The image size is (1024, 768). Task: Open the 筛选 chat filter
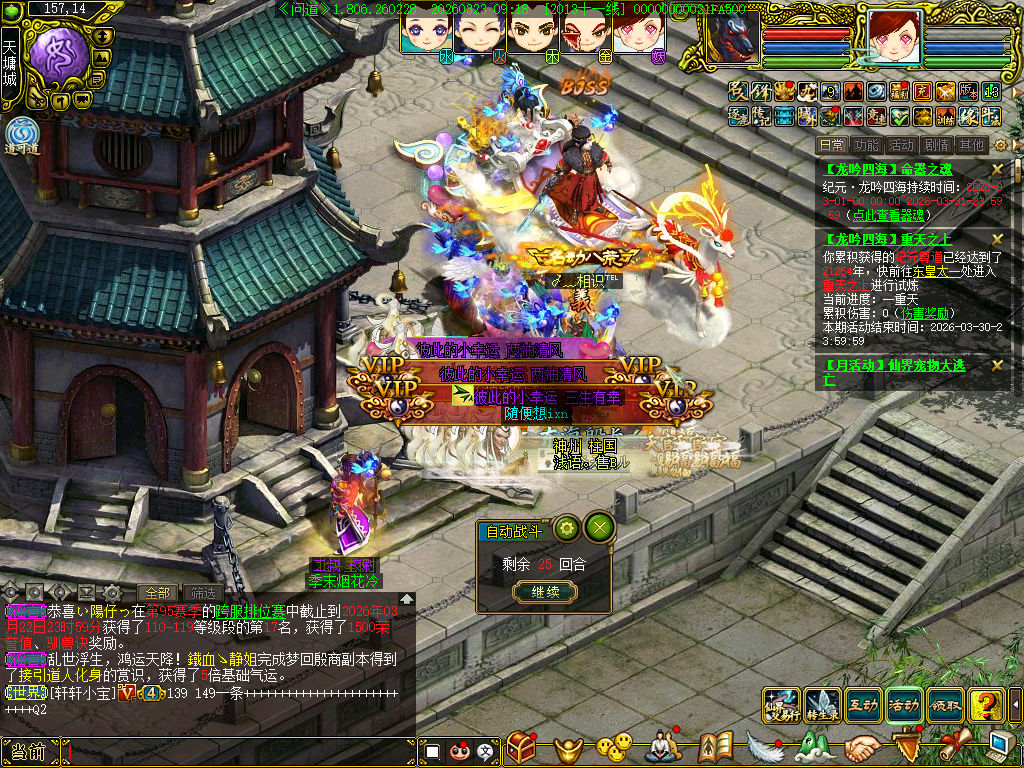pos(204,592)
